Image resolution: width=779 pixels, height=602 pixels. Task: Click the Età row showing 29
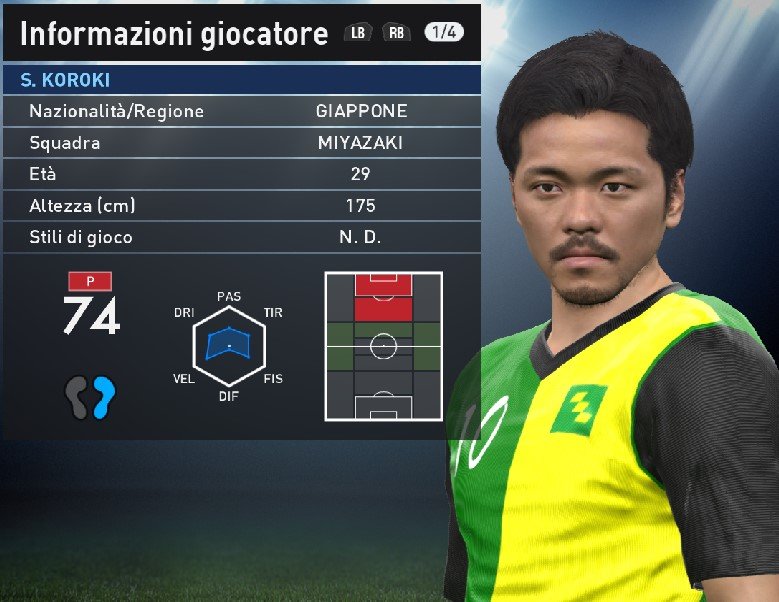[x=240, y=174]
